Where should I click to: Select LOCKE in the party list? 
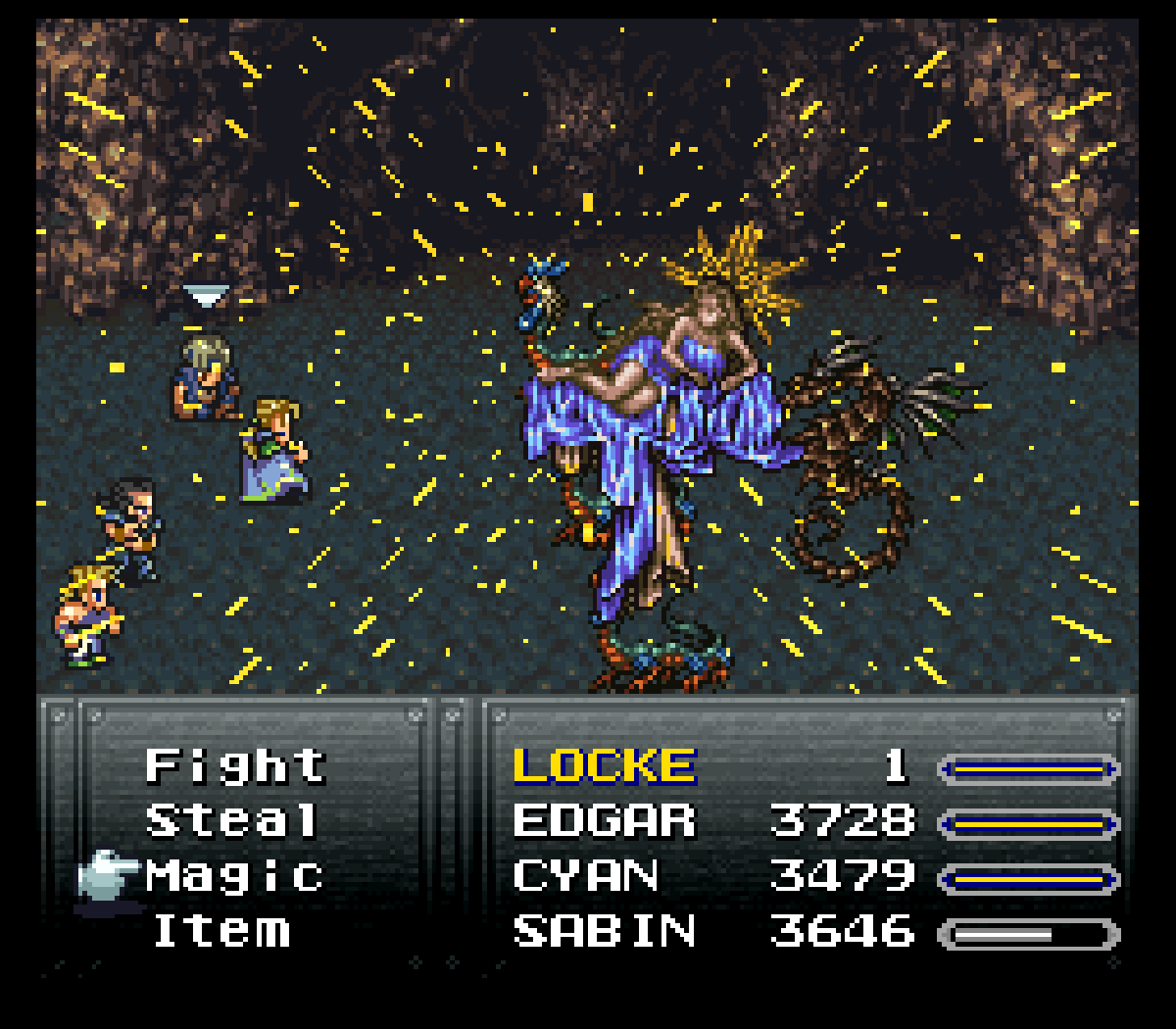604,765
